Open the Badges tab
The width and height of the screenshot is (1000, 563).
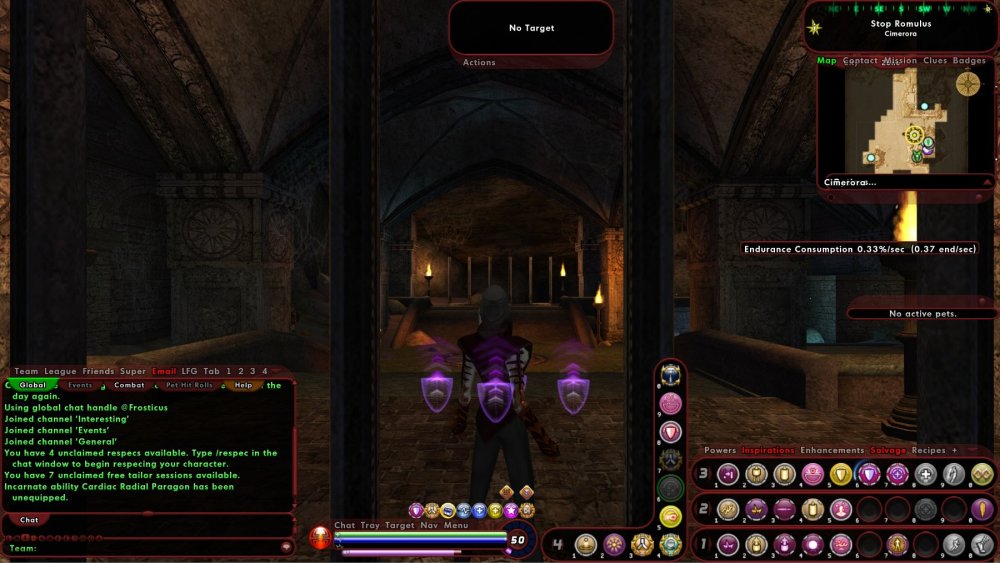click(969, 61)
